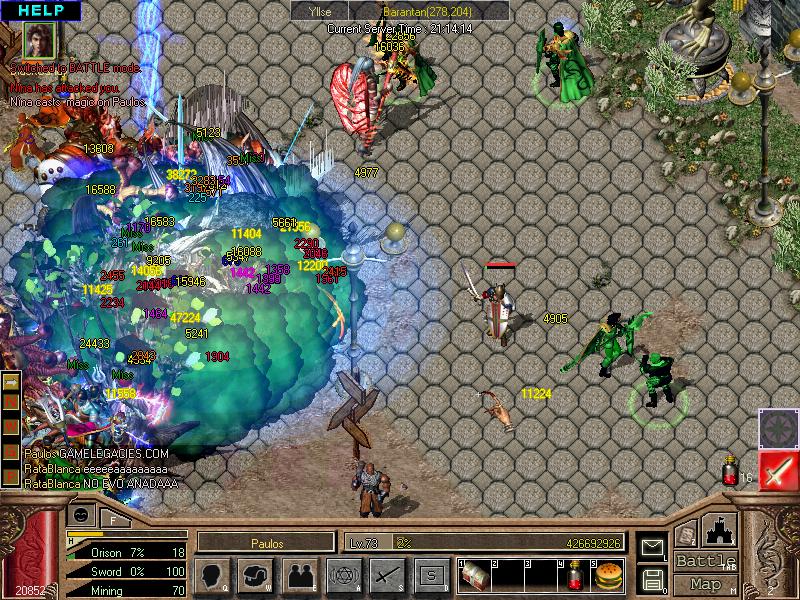Eat the hamburger in hotbar slot 5

click(606, 575)
